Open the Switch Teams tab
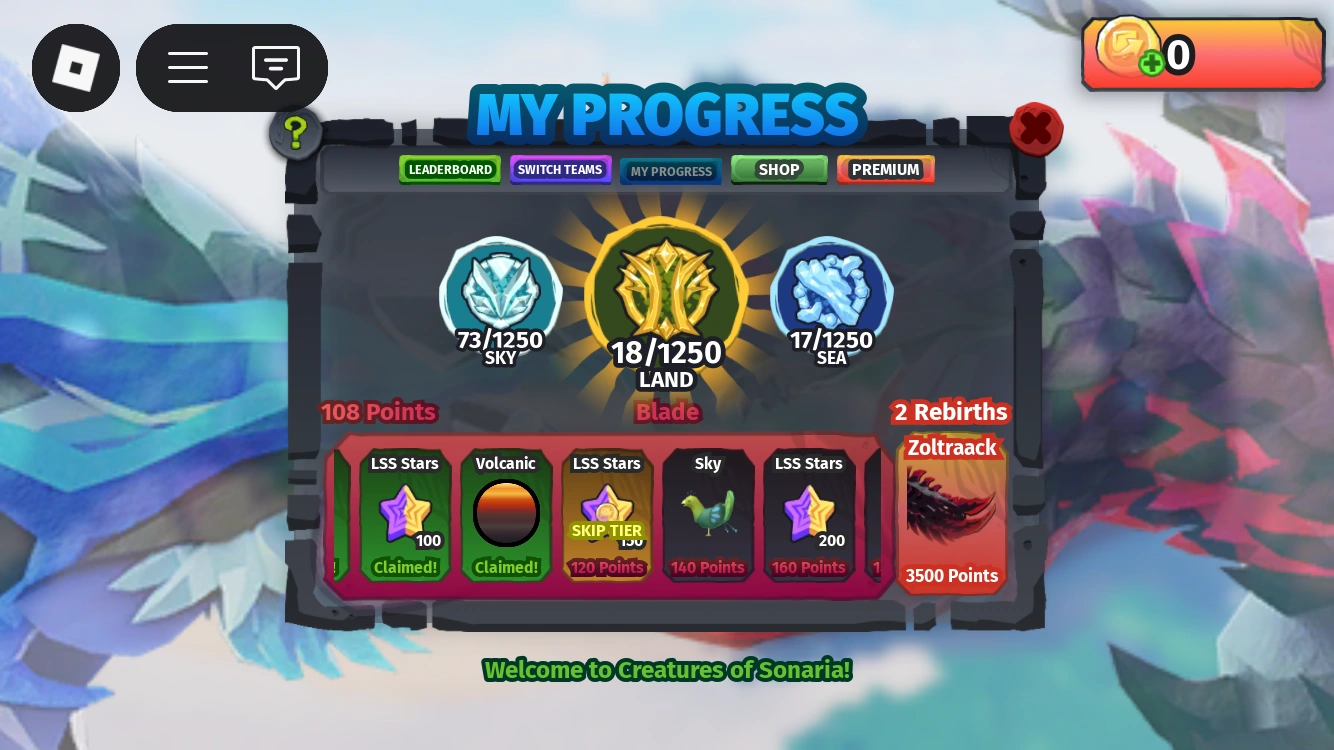1334x750 pixels. pyautogui.click(x=560, y=169)
